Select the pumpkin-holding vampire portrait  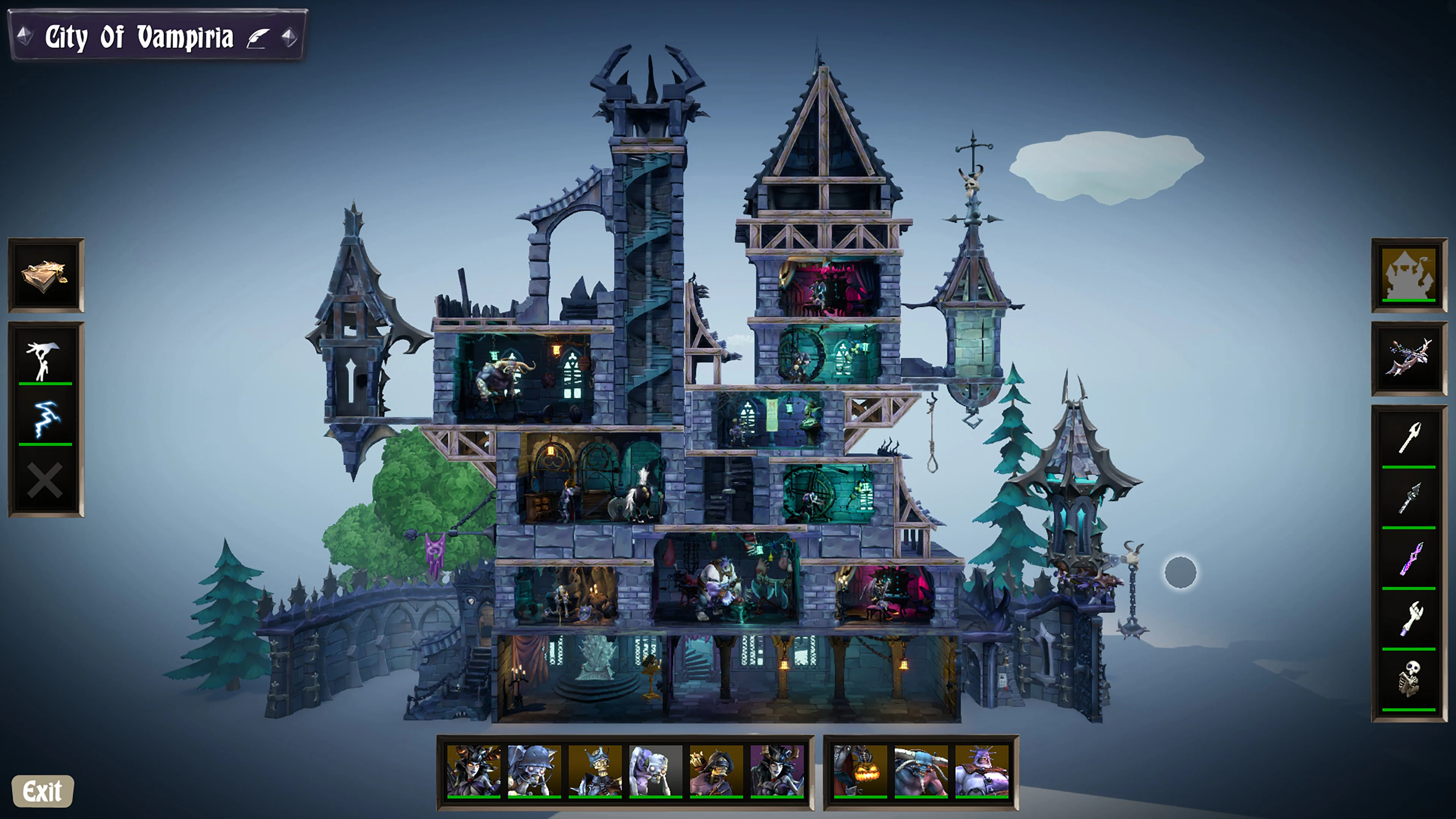click(861, 772)
